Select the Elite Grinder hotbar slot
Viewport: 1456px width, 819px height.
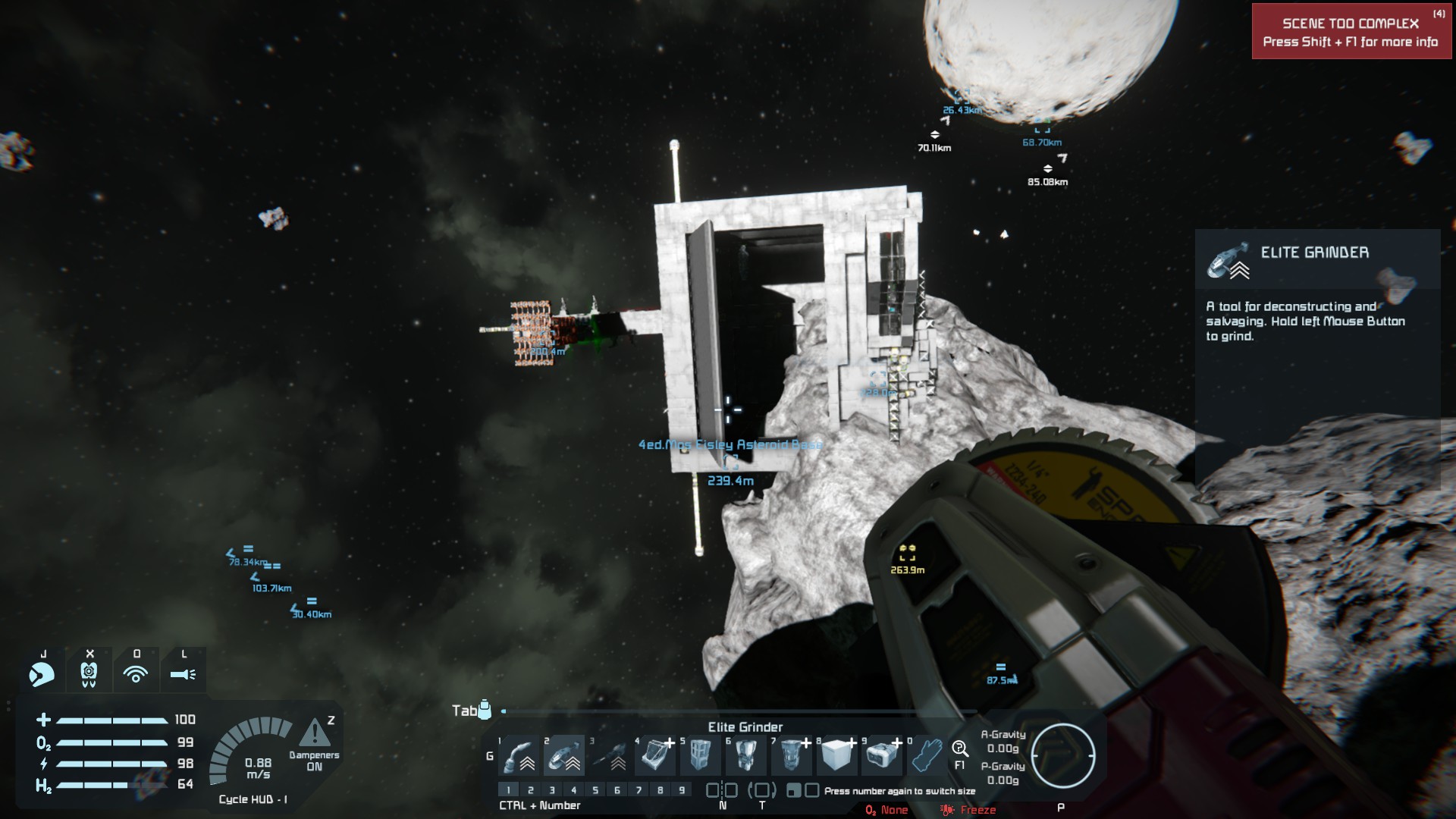[564, 755]
